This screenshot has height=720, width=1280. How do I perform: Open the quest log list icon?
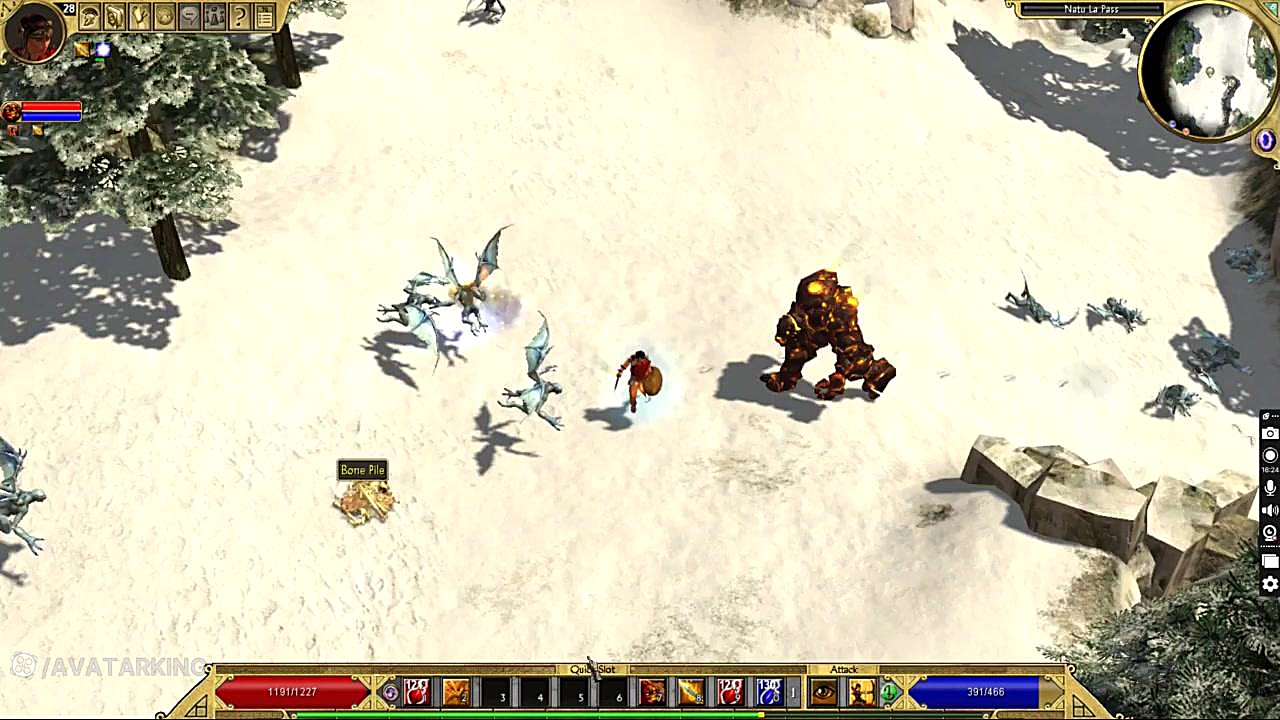[x=264, y=16]
